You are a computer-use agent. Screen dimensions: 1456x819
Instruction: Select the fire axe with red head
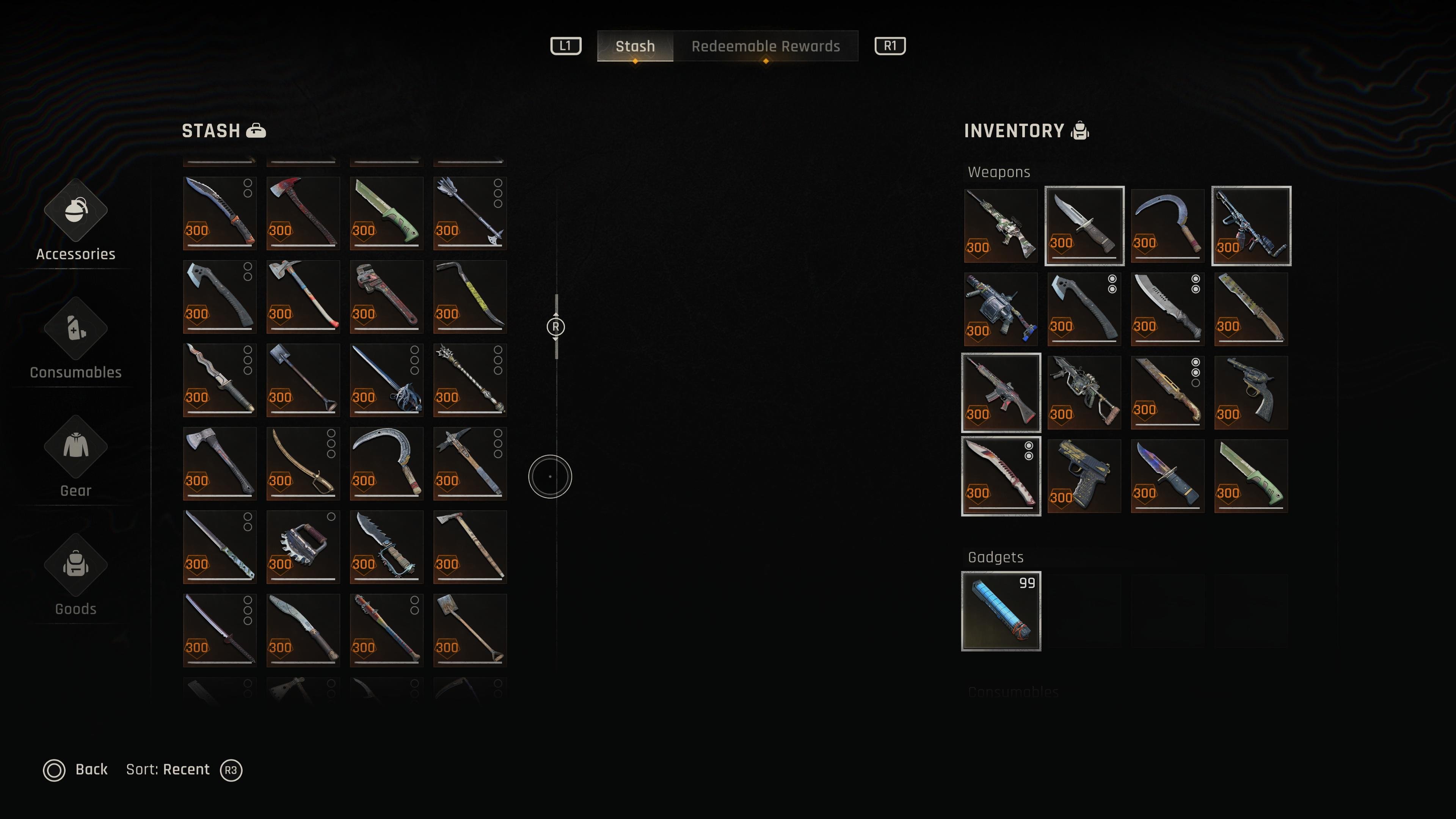tap(303, 213)
